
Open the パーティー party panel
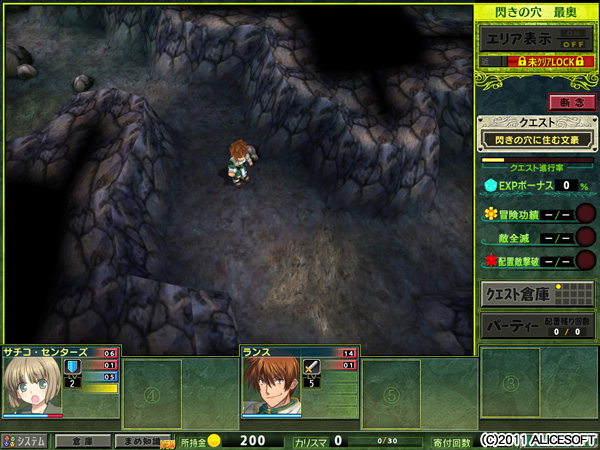536,326
